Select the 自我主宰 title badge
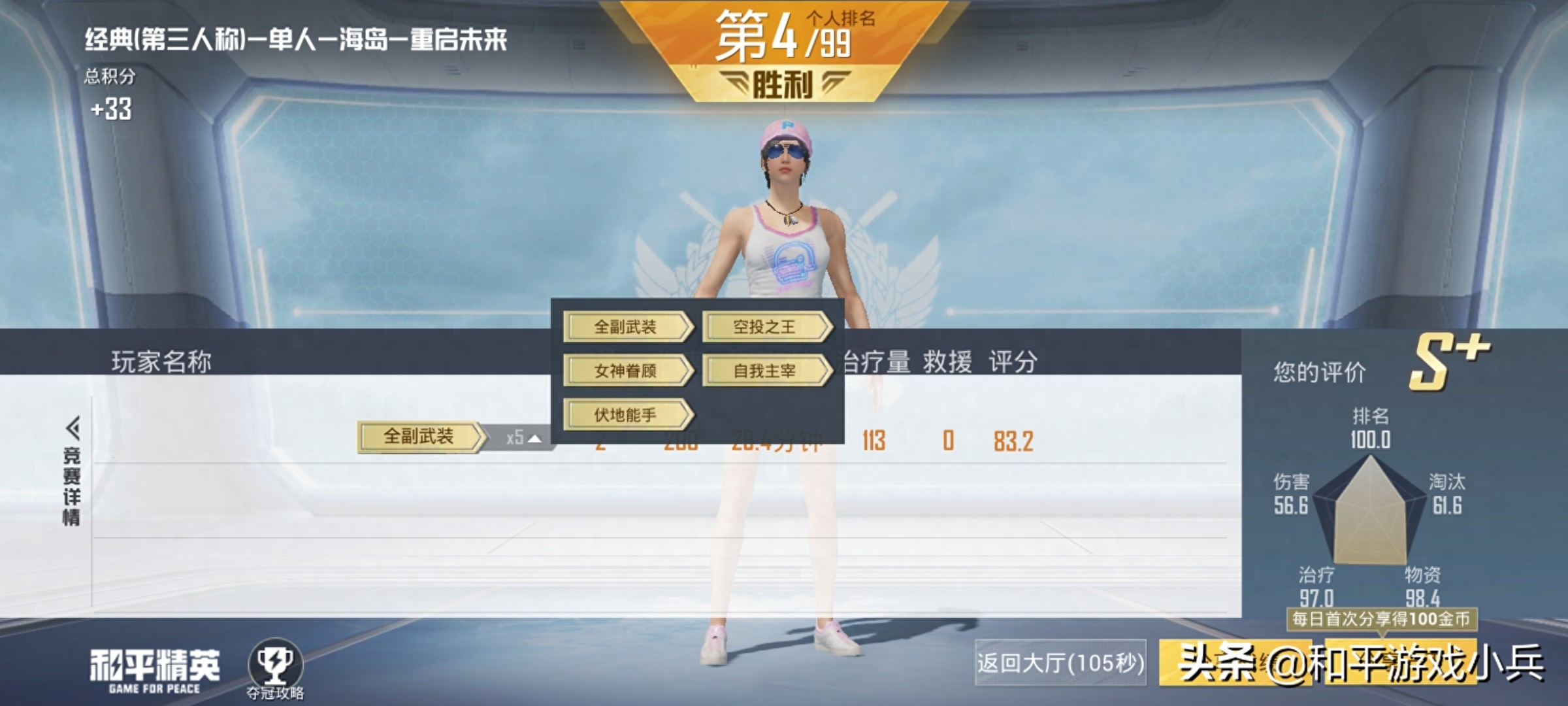The height and width of the screenshot is (706, 1568). point(764,371)
